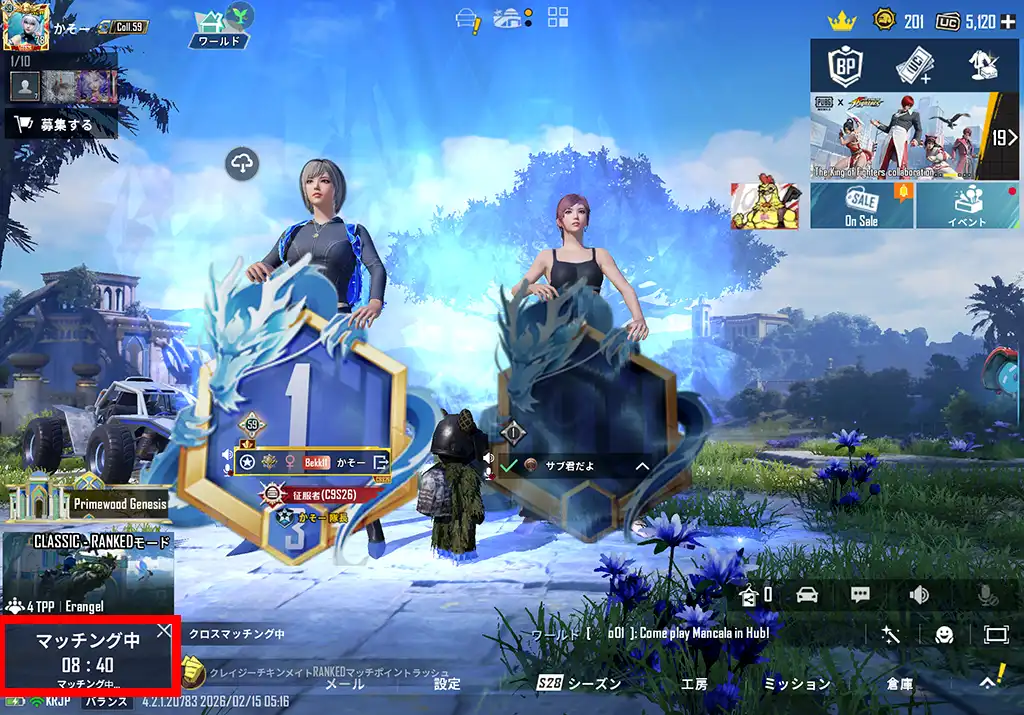This screenshot has height=715, width=1024.
Task: Open the chat speech-bubble icon
Action: (x=860, y=595)
